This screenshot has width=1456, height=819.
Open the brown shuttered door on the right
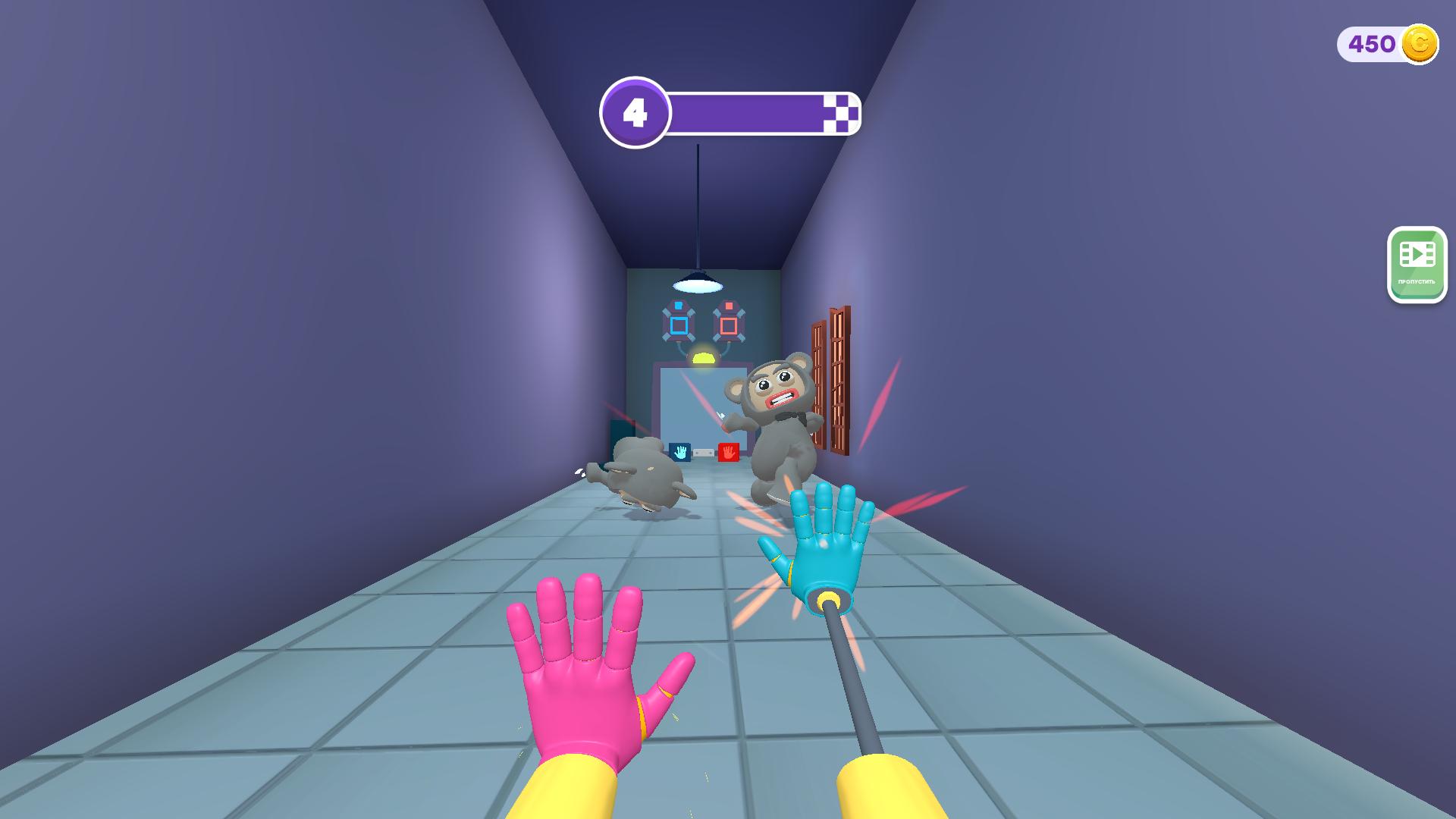(834, 379)
